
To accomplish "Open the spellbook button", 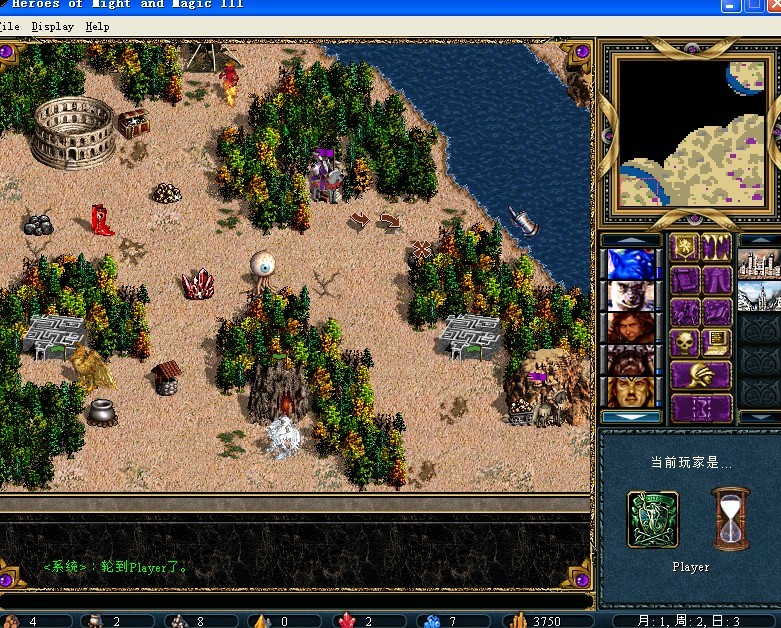I will coord(716,312).
